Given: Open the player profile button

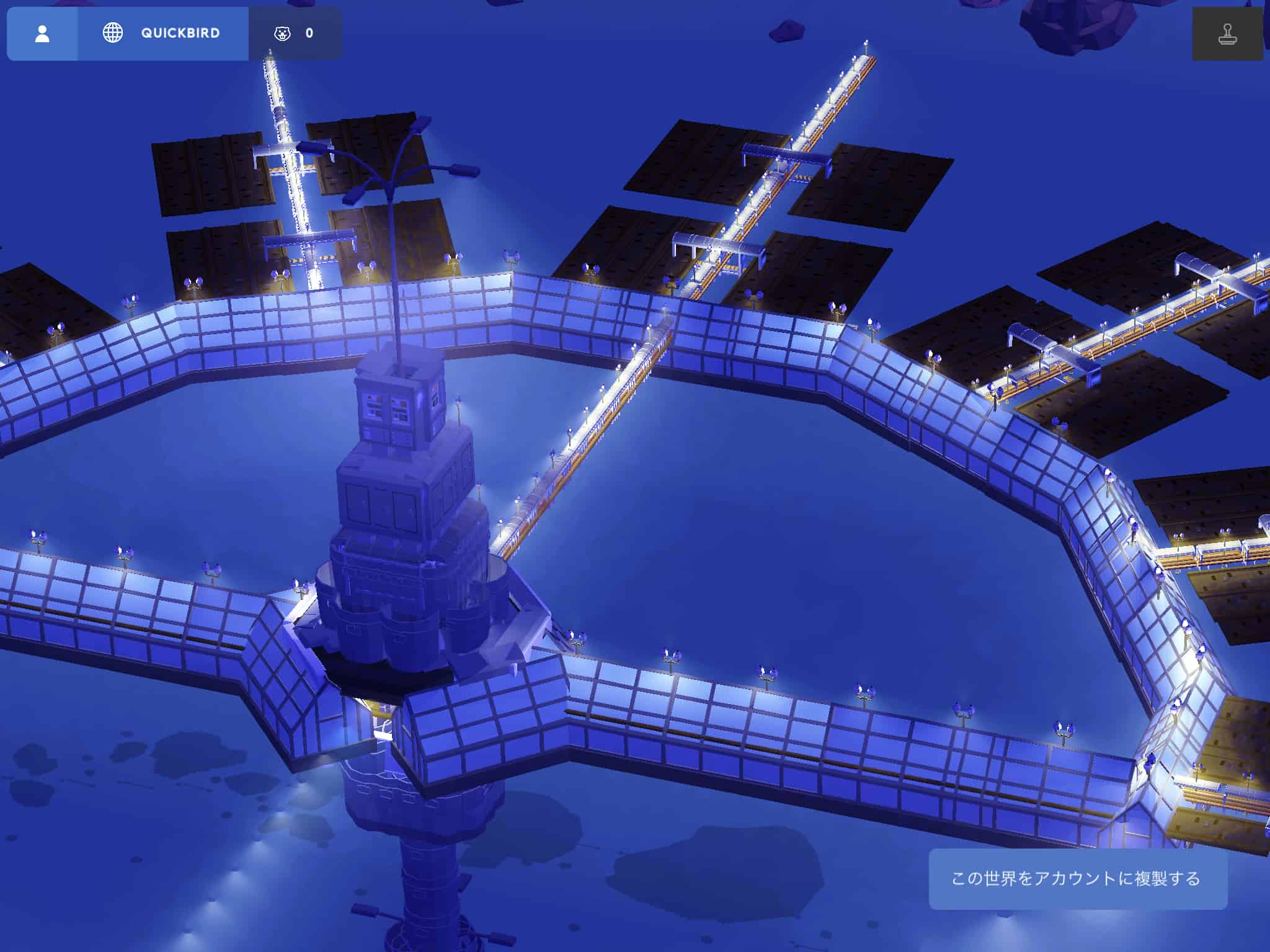Looking at the screenshot, I should [x=42, y=33].
